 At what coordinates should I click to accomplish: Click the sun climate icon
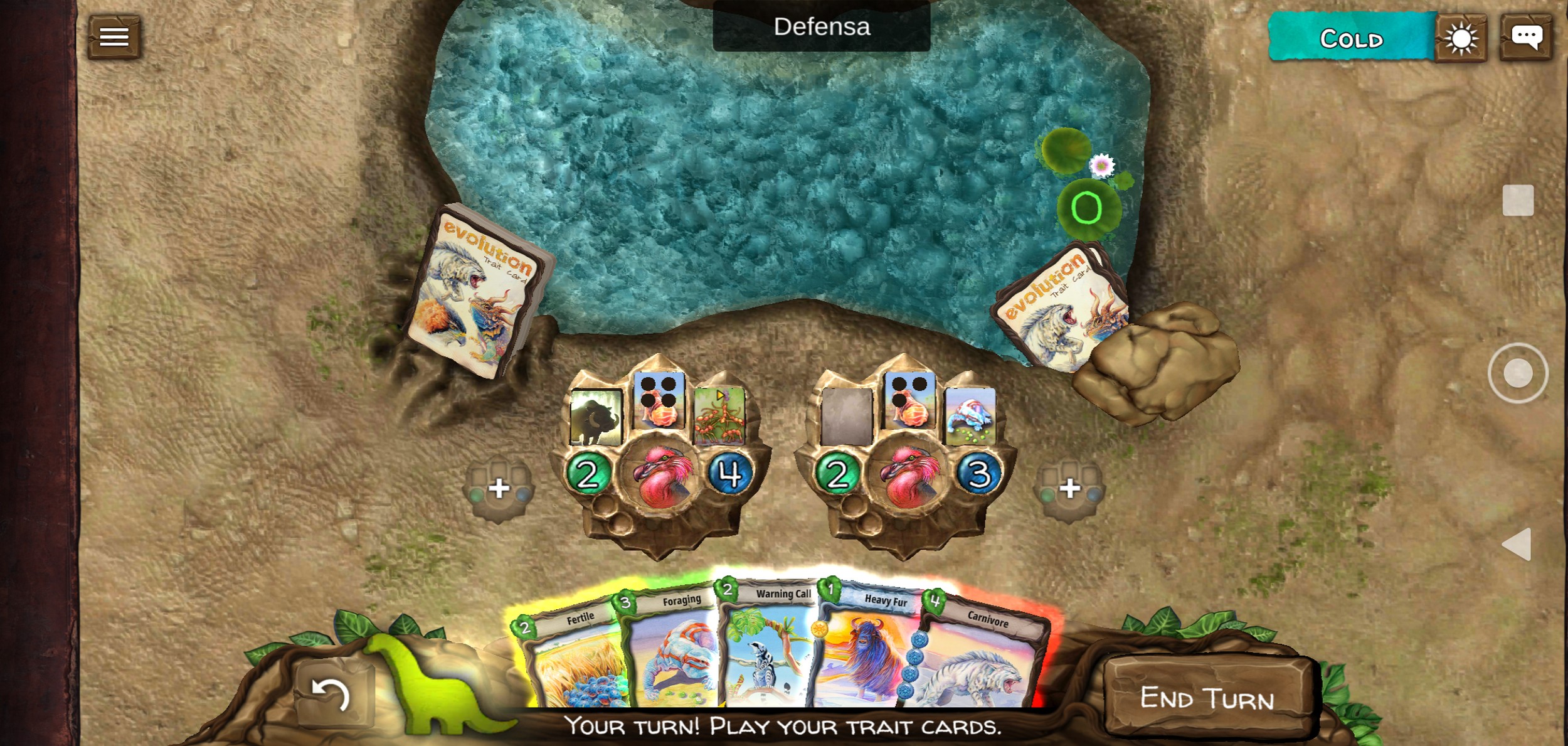point(1461,39)
